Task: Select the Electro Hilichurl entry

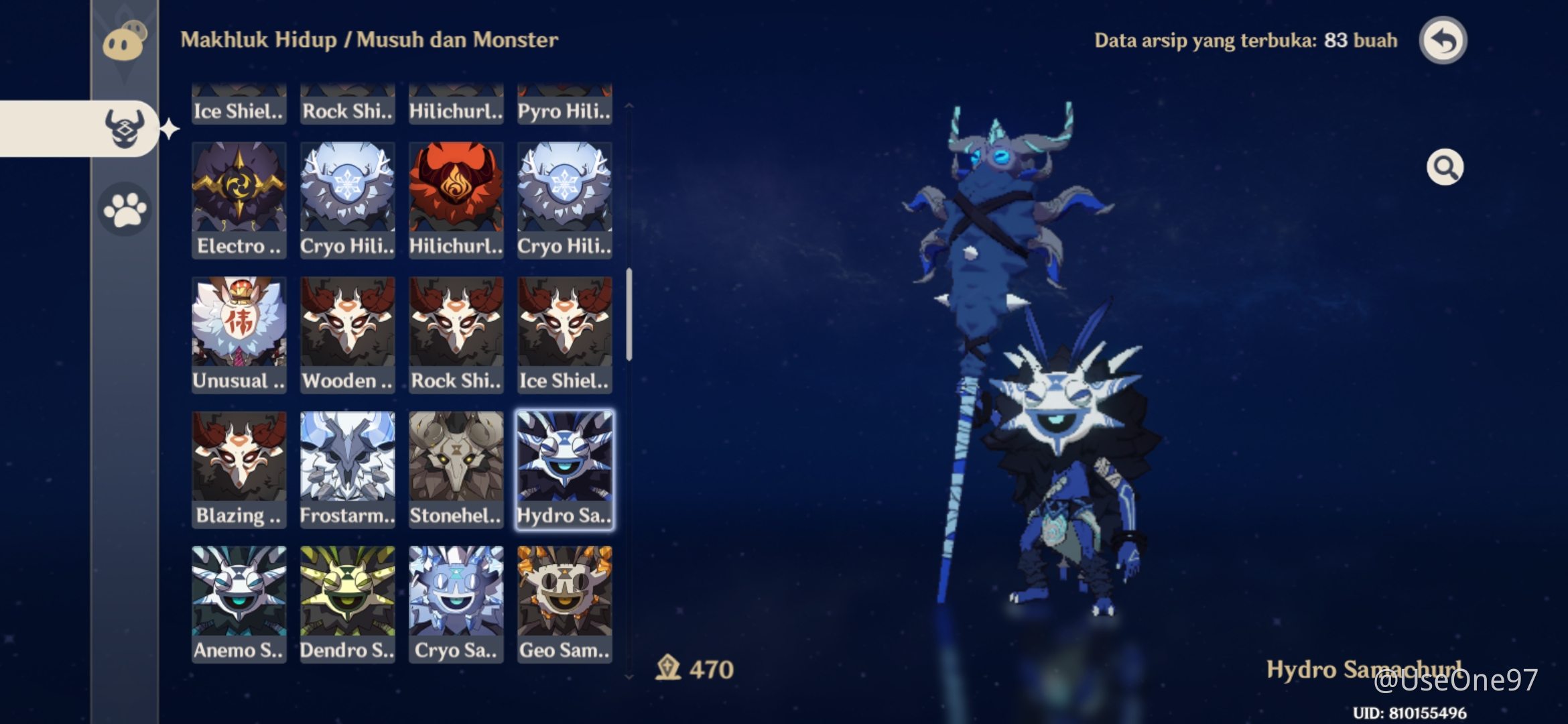Action: point(239,200)
